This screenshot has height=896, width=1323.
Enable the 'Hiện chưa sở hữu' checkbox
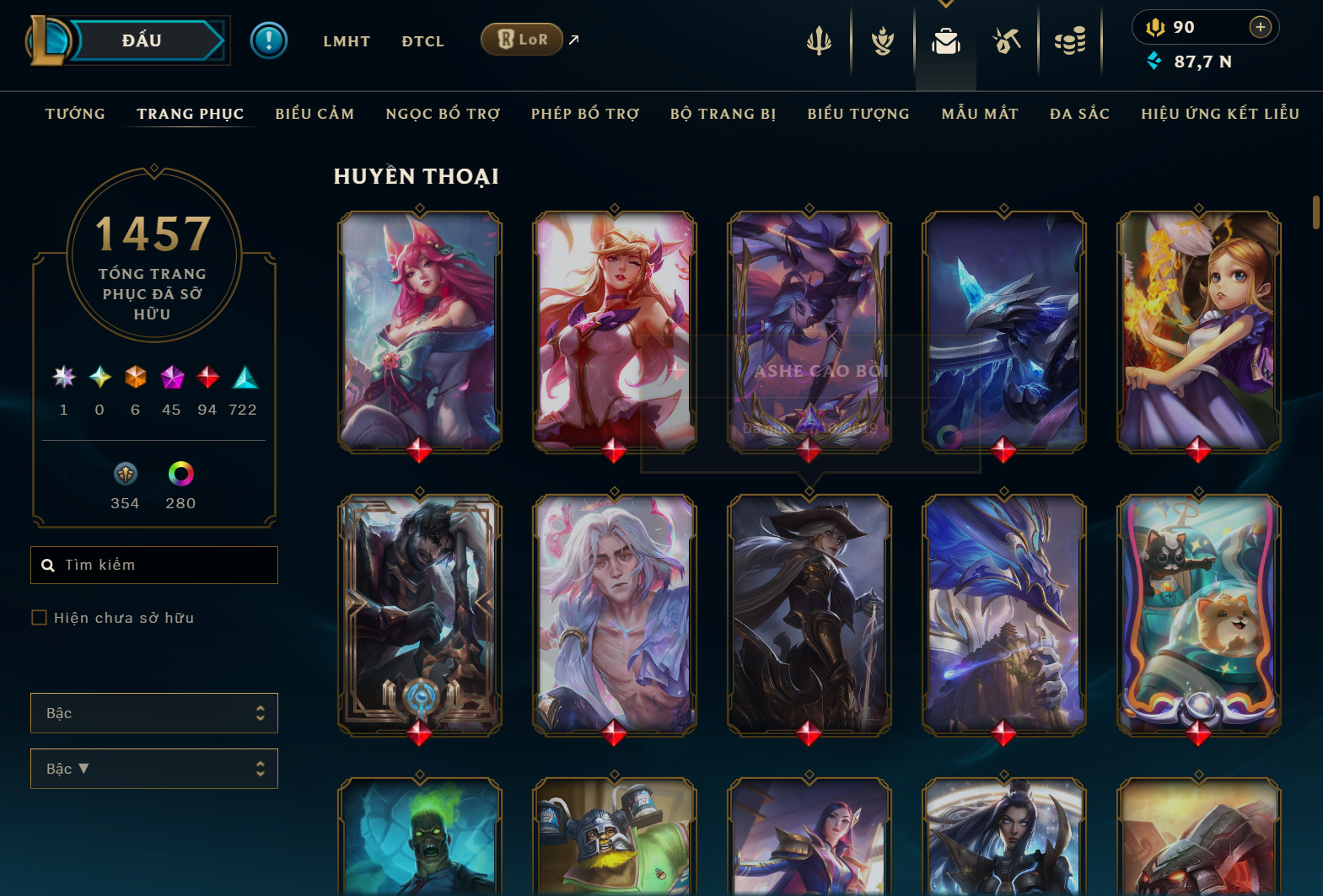(39, 617)
